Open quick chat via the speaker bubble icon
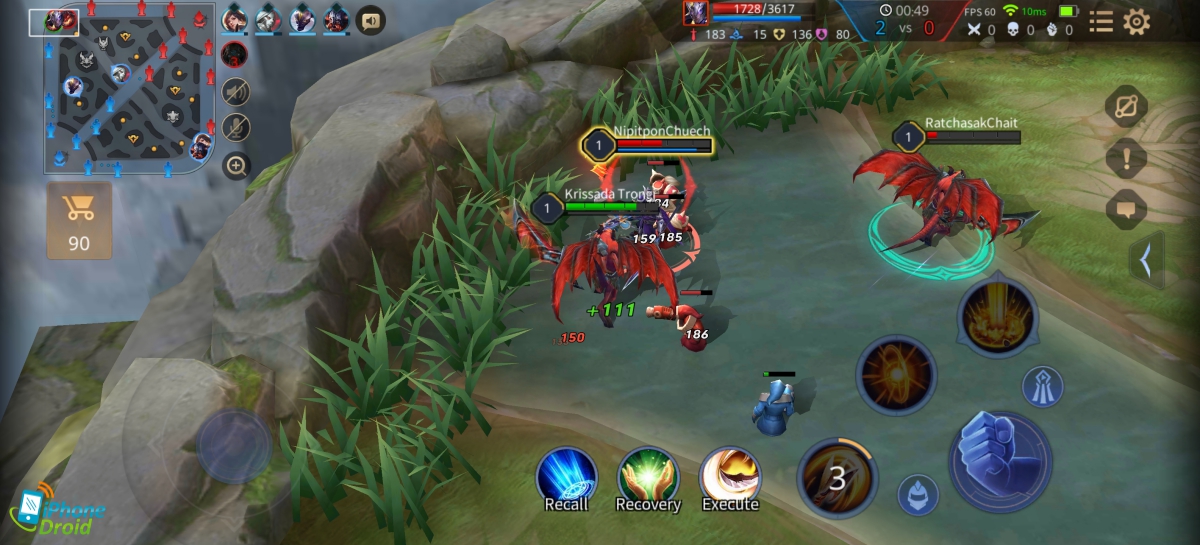The height and width of the screenshot is (545, 1200). (x=371, y=19)
